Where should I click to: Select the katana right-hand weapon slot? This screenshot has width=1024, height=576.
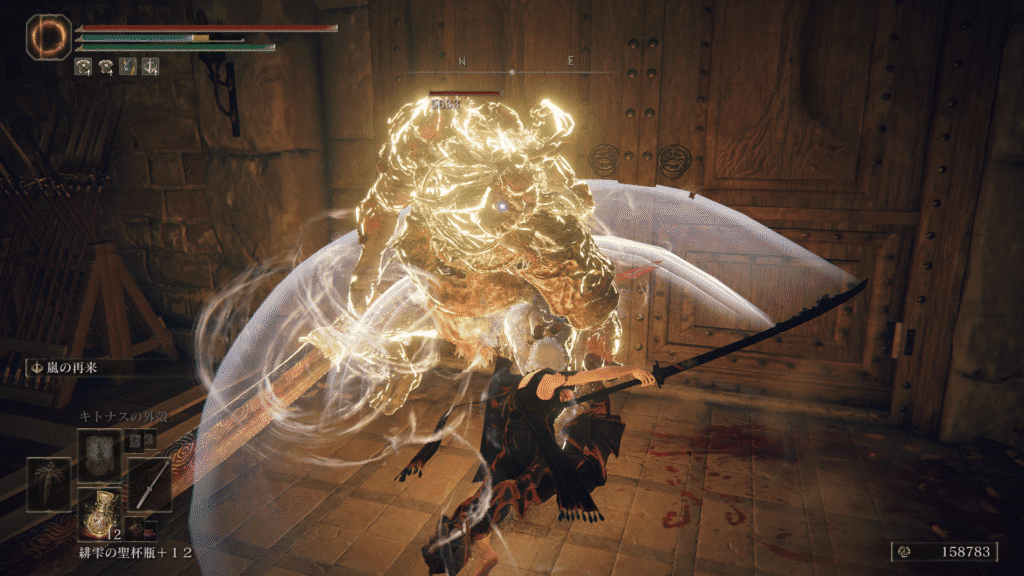(x=149, y=485)
